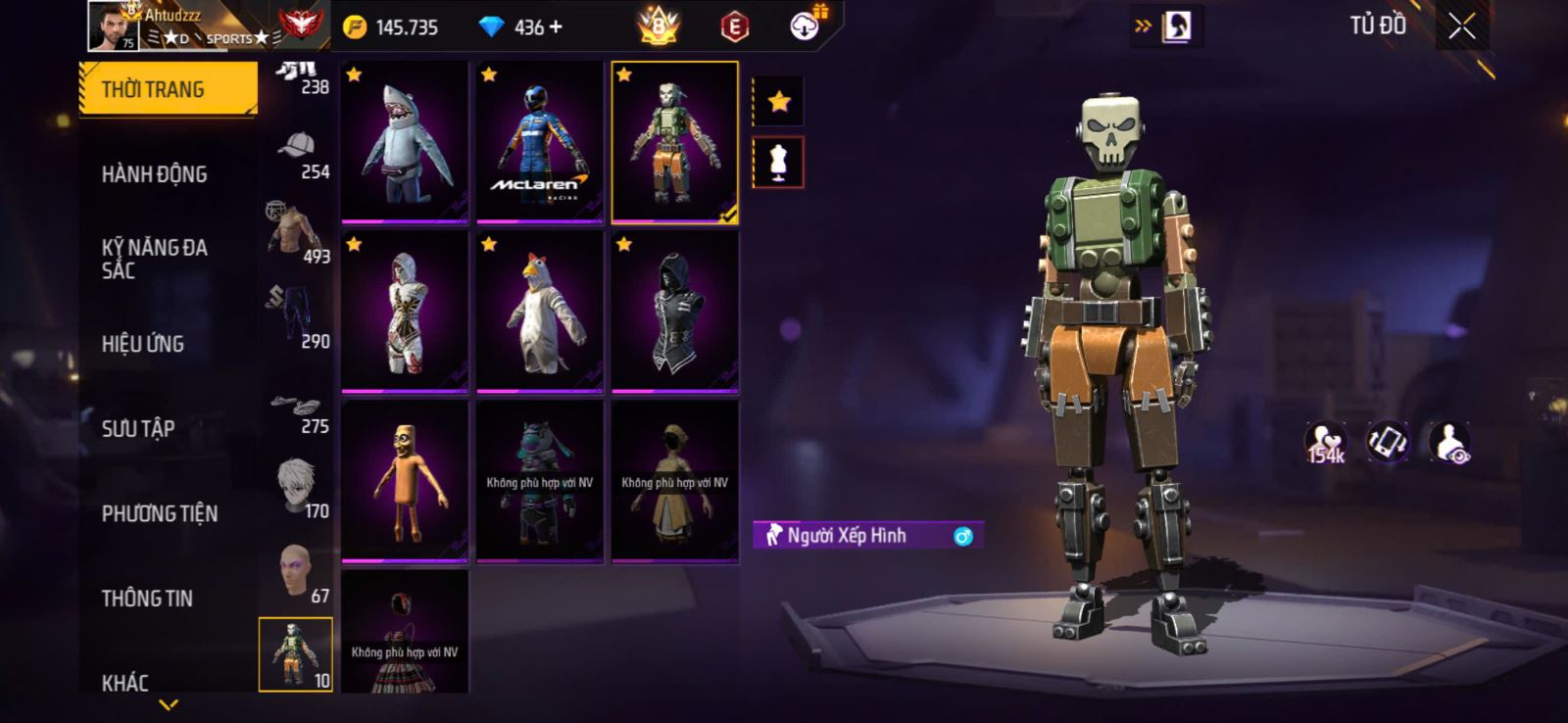This screenshot has width=1568, height=723.
Task: Choose the orange wooden puppet costume
Action: (405, 481)
